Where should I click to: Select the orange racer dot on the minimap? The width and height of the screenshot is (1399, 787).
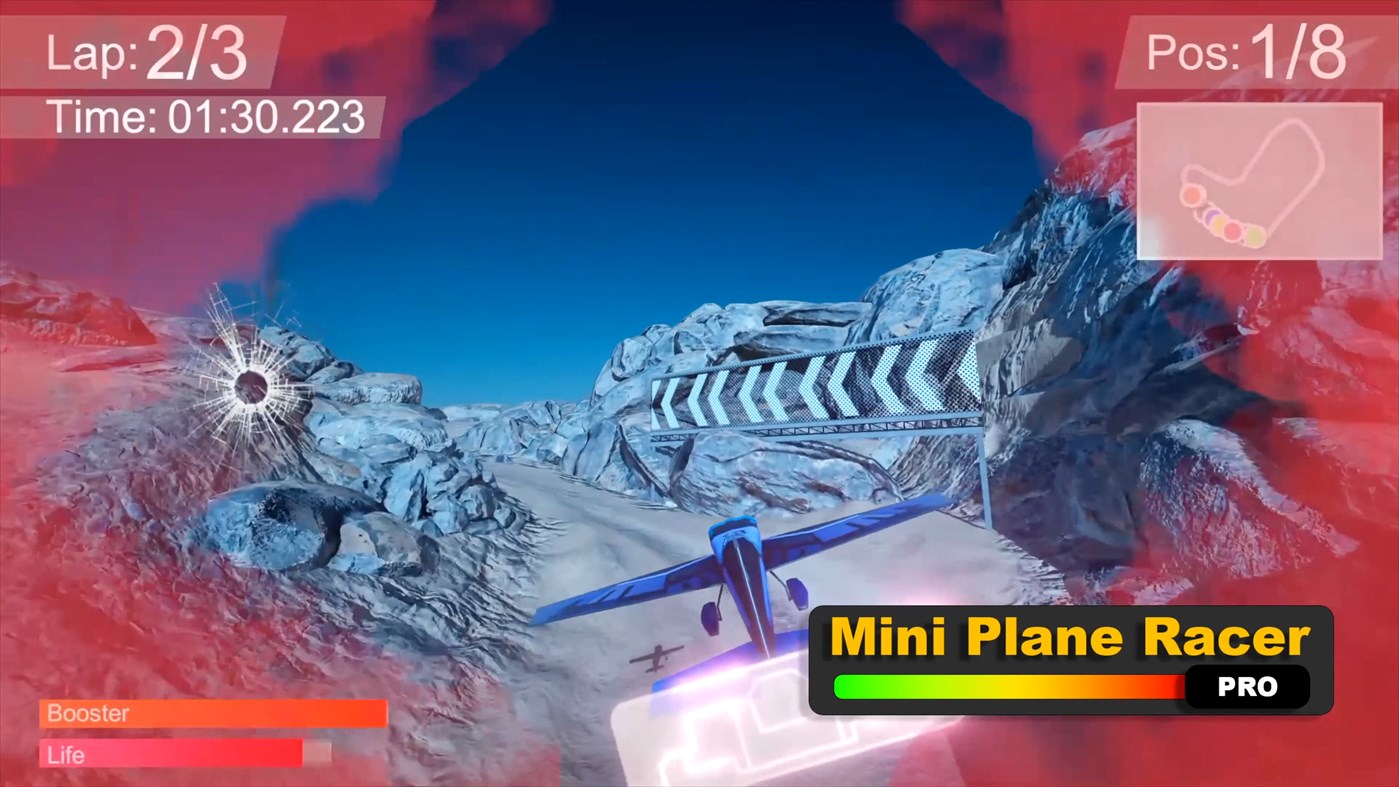(x=1192, y=195)
